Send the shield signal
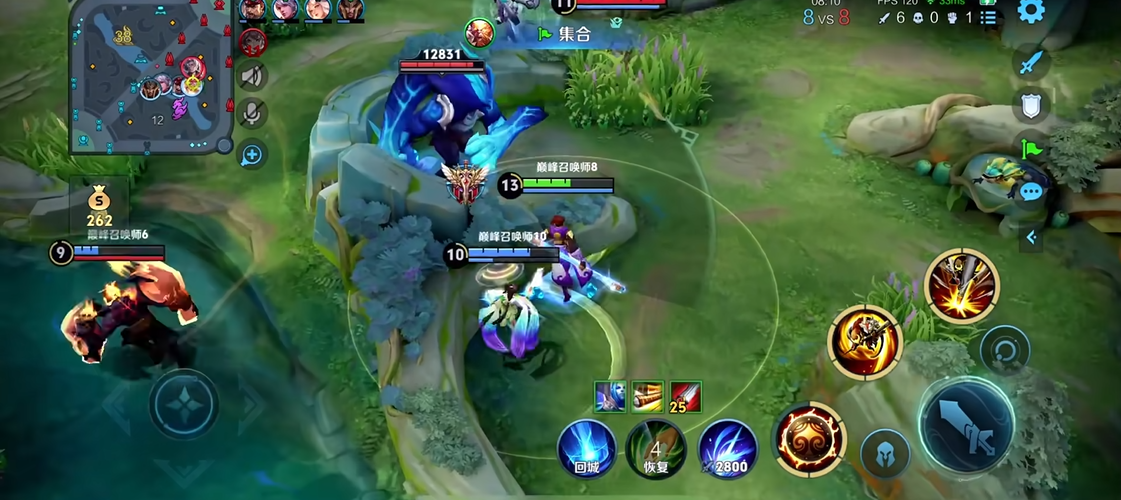 coord(1031,105)
